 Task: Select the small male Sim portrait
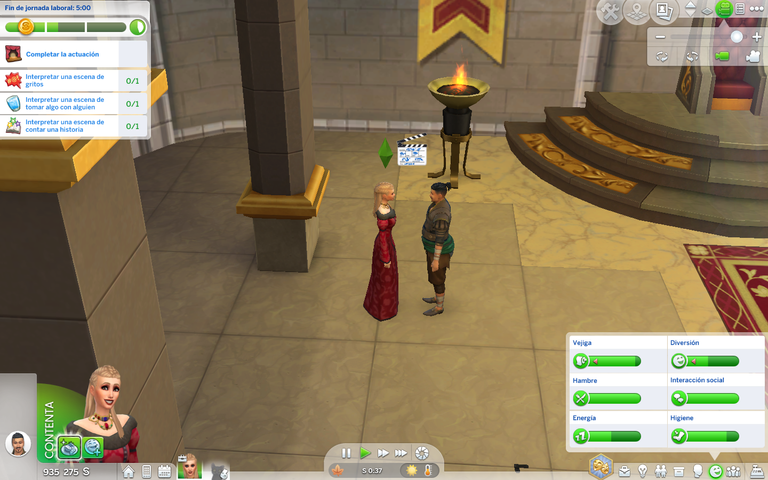pyautogui.click(x=17, y=444)
